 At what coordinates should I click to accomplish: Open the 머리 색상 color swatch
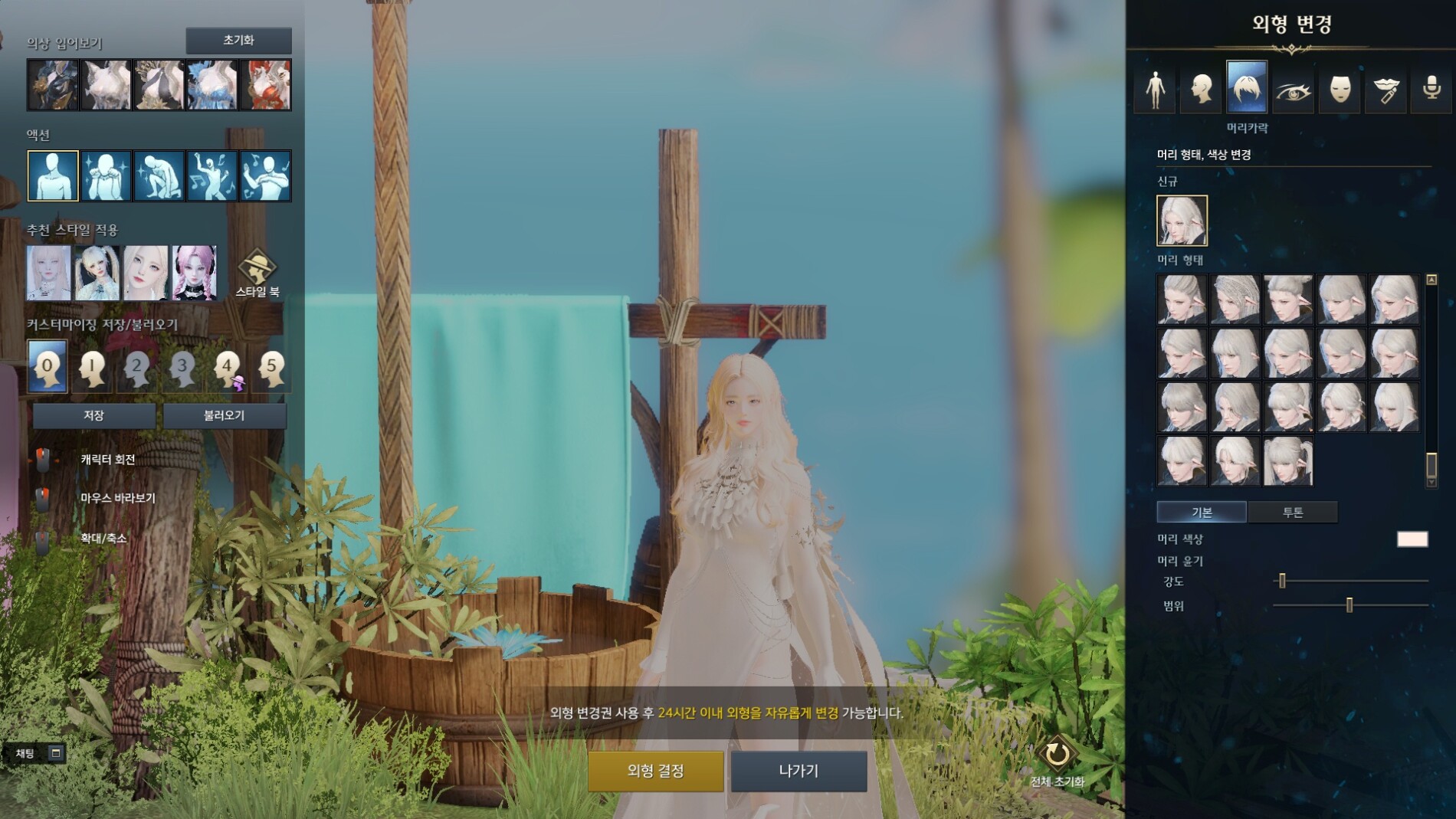coord(1412,539)
